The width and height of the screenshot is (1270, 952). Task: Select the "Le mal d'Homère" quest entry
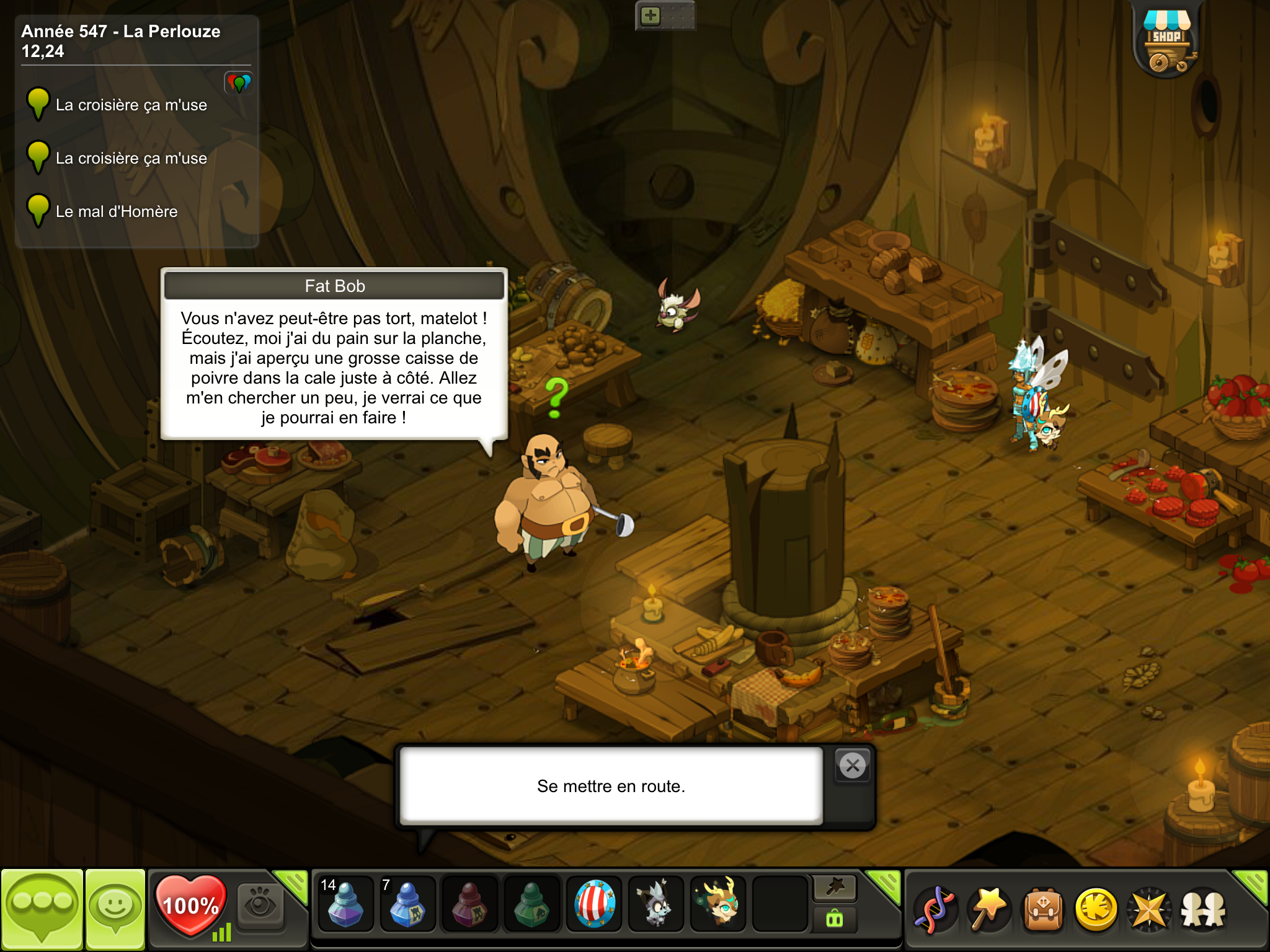(117, 212)
